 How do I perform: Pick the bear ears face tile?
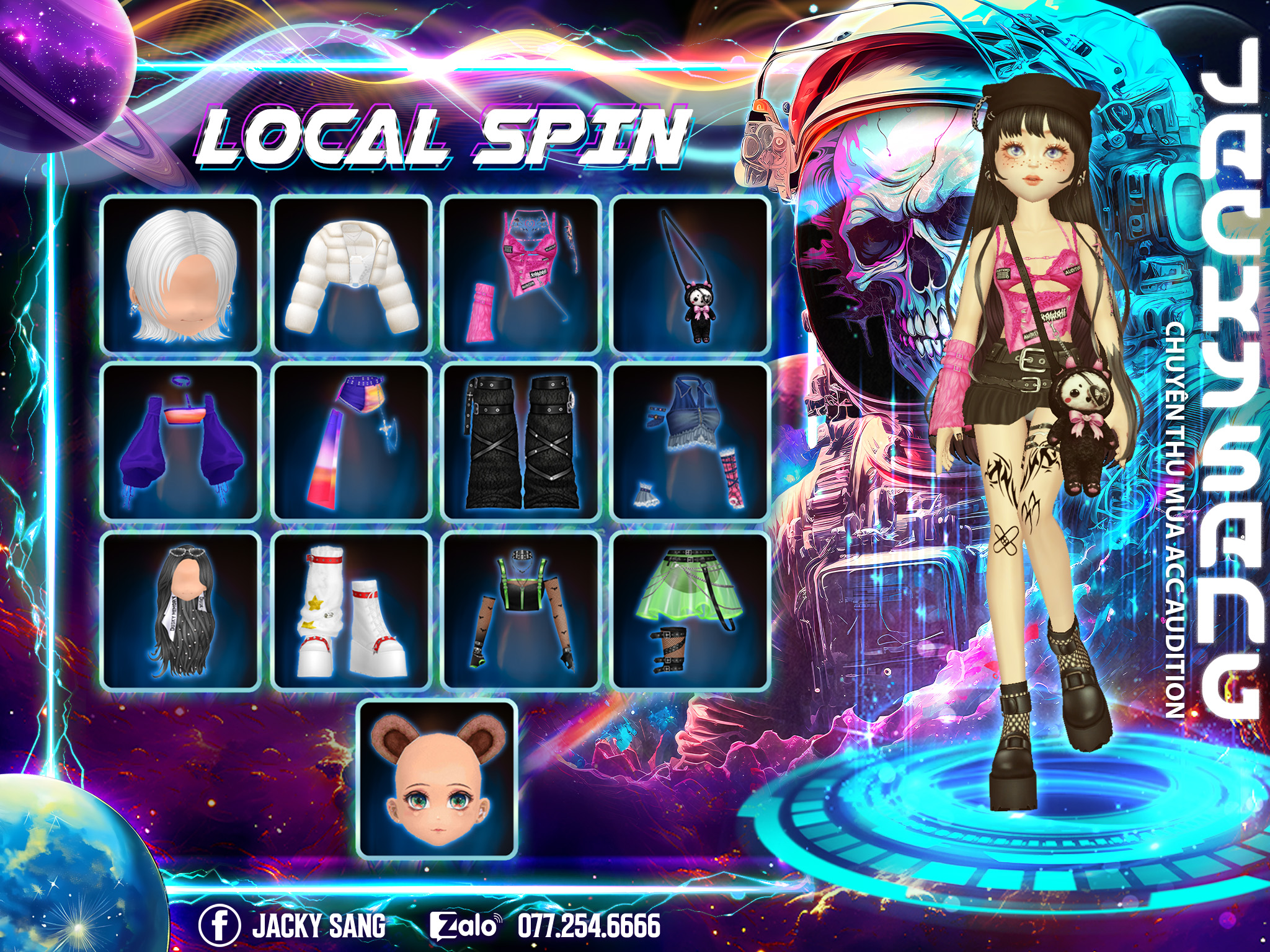pos(438,778)
